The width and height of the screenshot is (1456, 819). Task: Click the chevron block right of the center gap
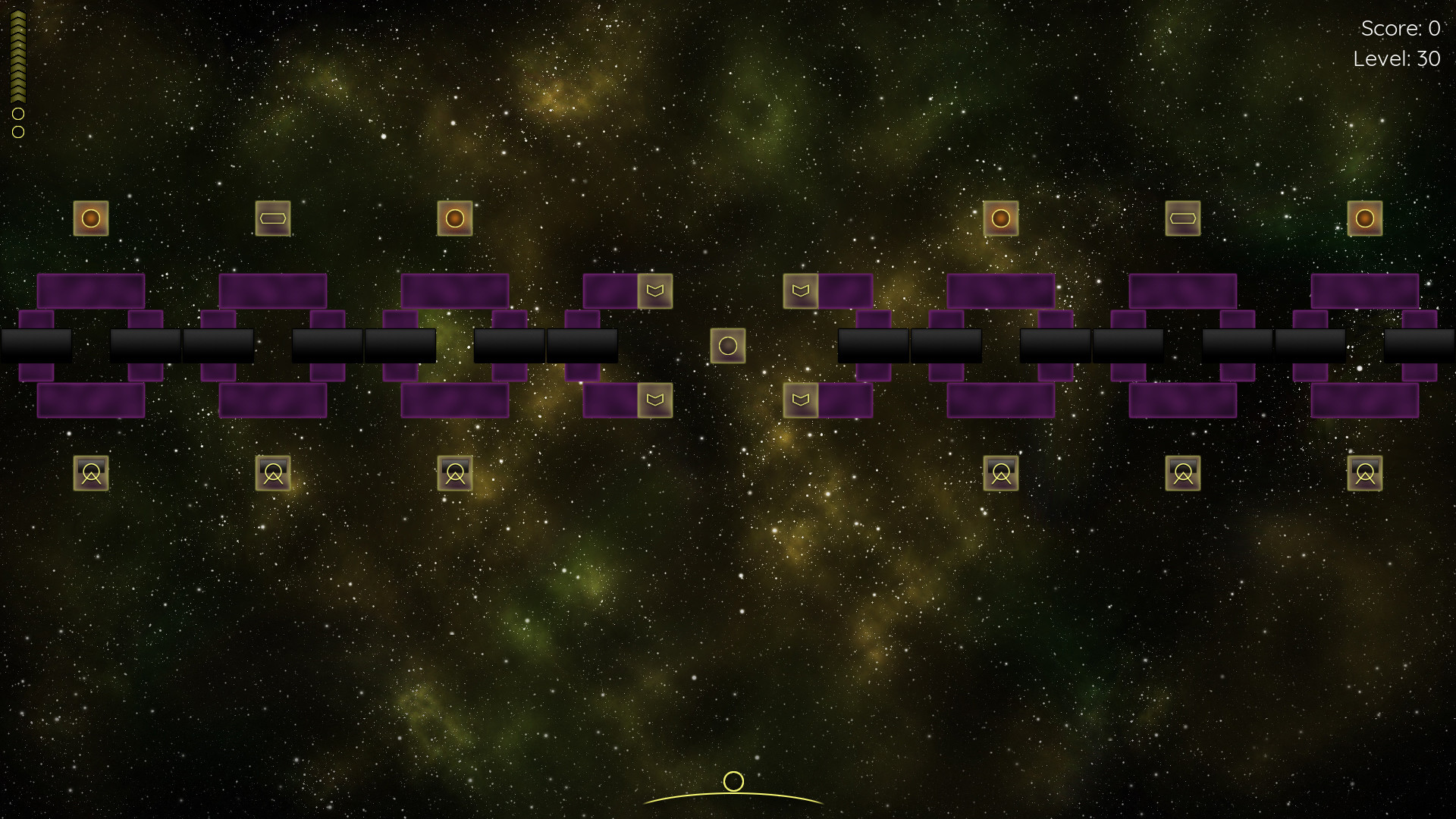(x=800, y=293)
